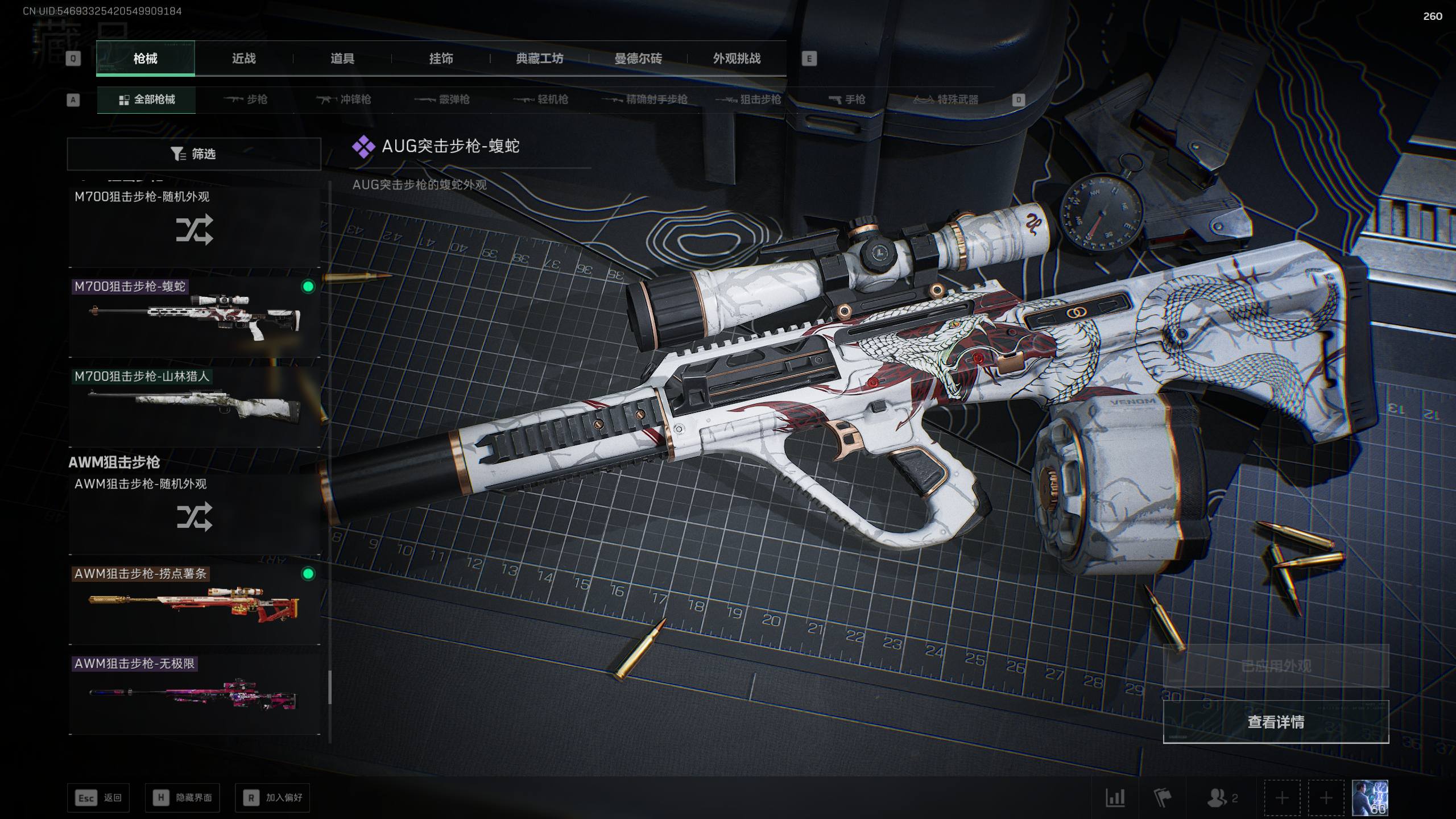Open the 筛选 filter button
The width and height of the screenshot is (1456, 819).
[194, 154]
